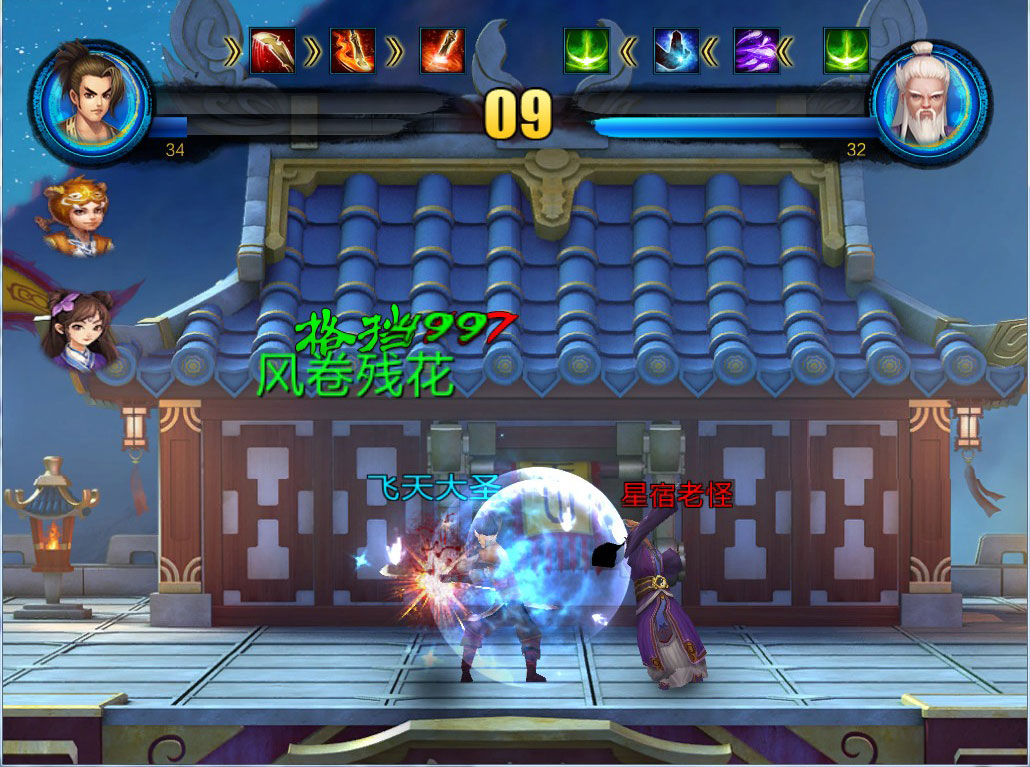Switch to the golden-haired monkey teammate
Viewport: 1030px width, 767px height.
[x=78, y=215]
